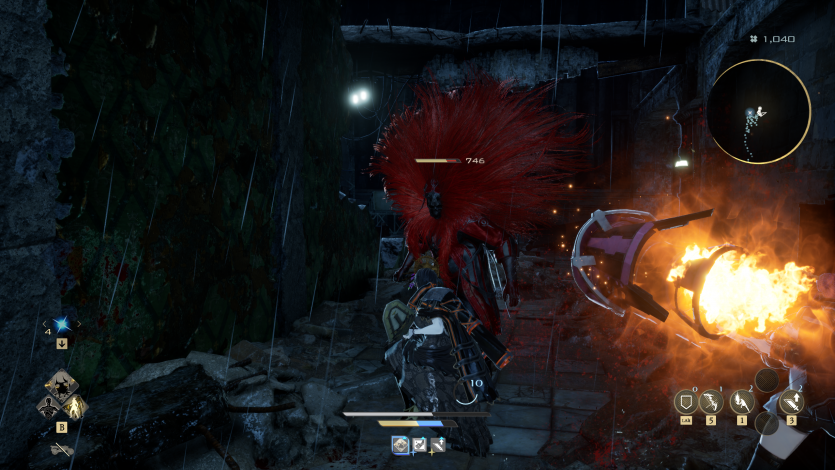835x470 pixels.
Task: Activate the lightning claw gift slot
Action: tap(712, 402)
